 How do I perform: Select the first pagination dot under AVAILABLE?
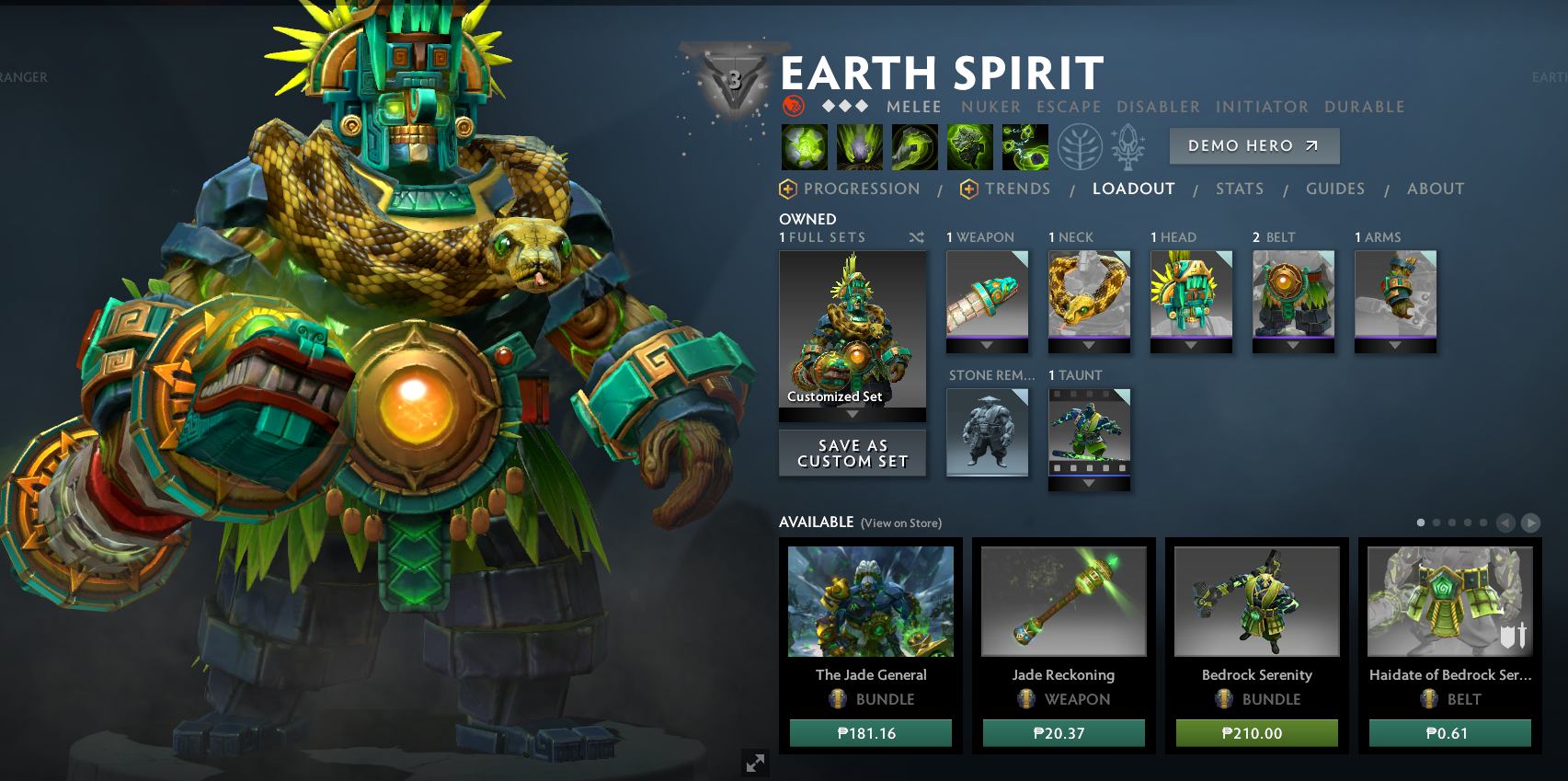(x=1422, y=521)
